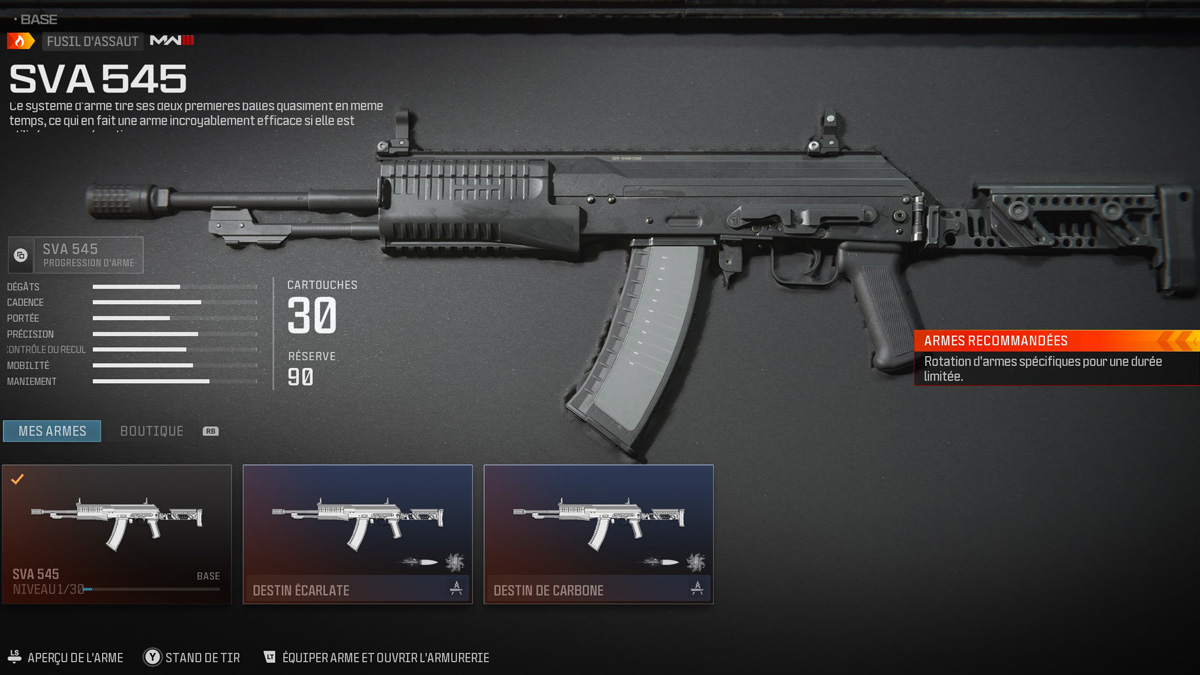The image size is (1200, 675).
Task: Open SVA 545 Progression d'arme
Action: [76, 255]
